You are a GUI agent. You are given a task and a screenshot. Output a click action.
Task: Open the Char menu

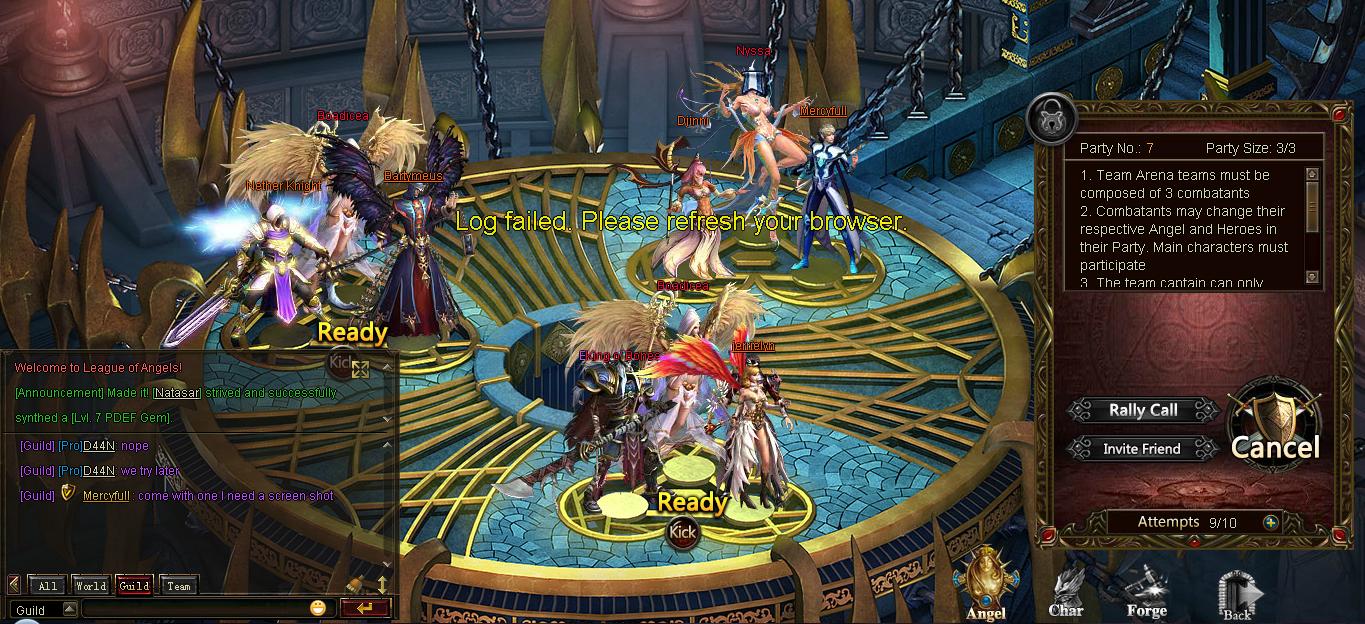[x=1066, y=592]
